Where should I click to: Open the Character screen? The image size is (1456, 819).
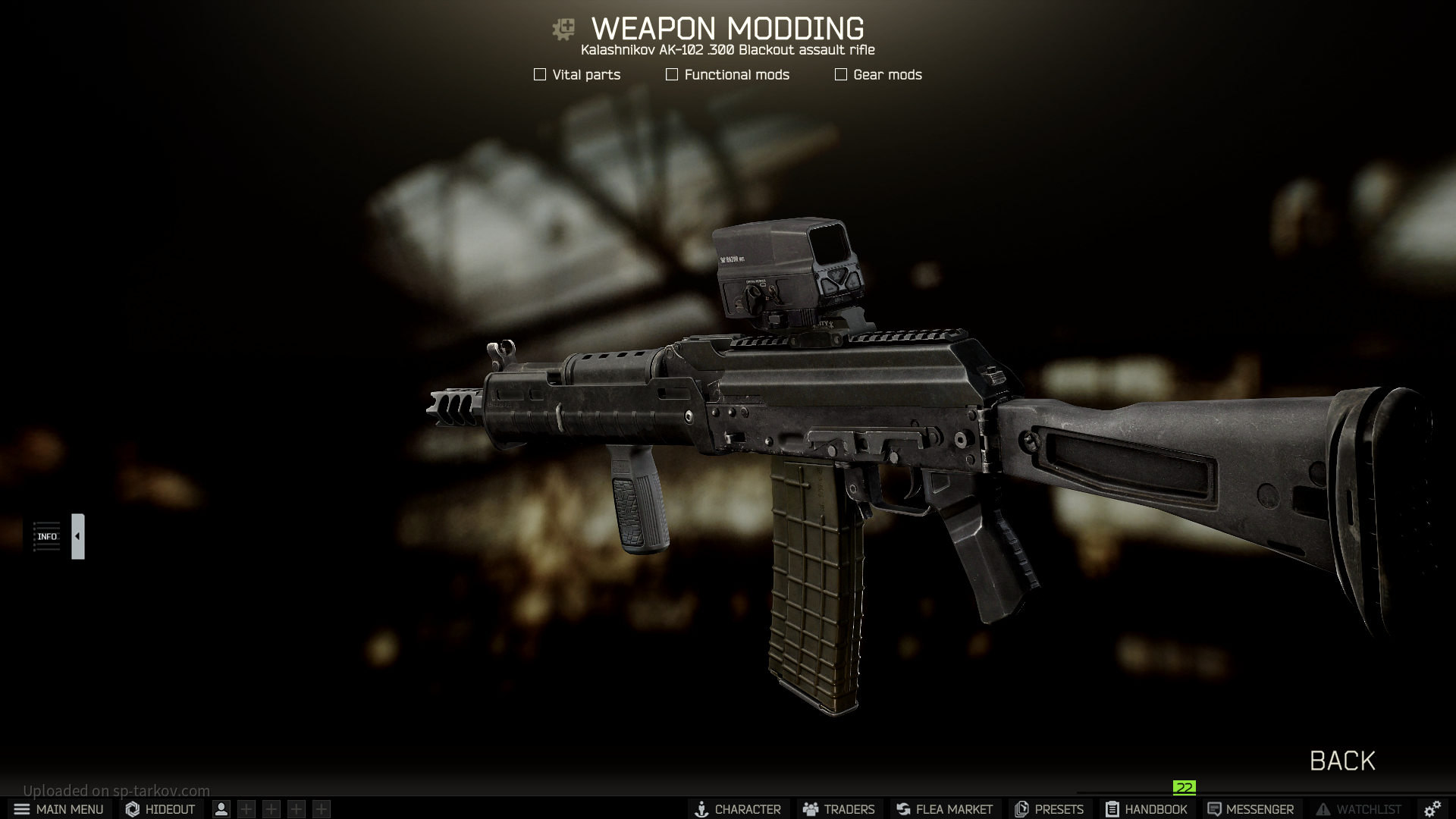point(738,809)
